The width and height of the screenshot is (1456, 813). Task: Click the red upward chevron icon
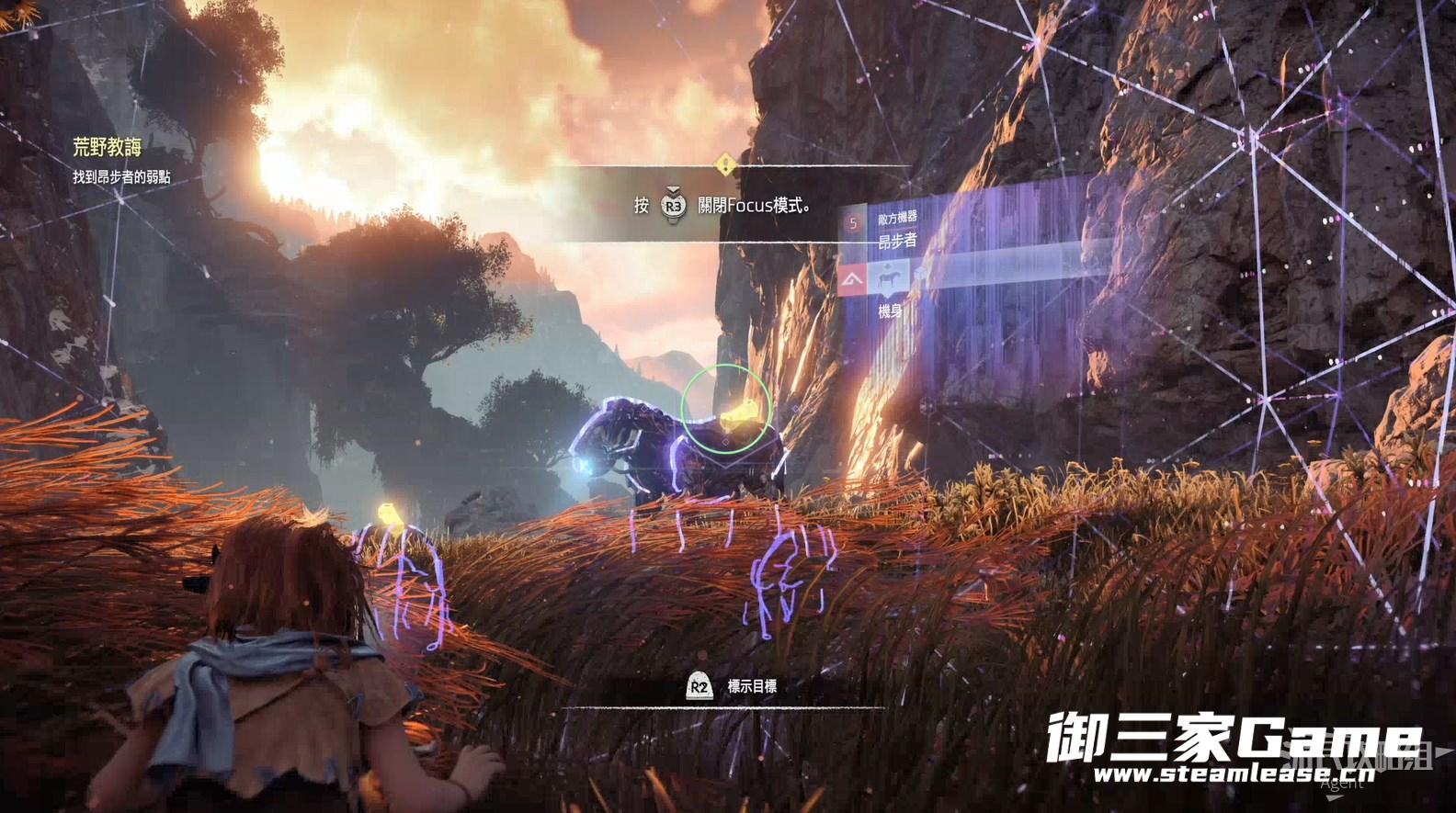pyautogui.click(x=853, y=278)
